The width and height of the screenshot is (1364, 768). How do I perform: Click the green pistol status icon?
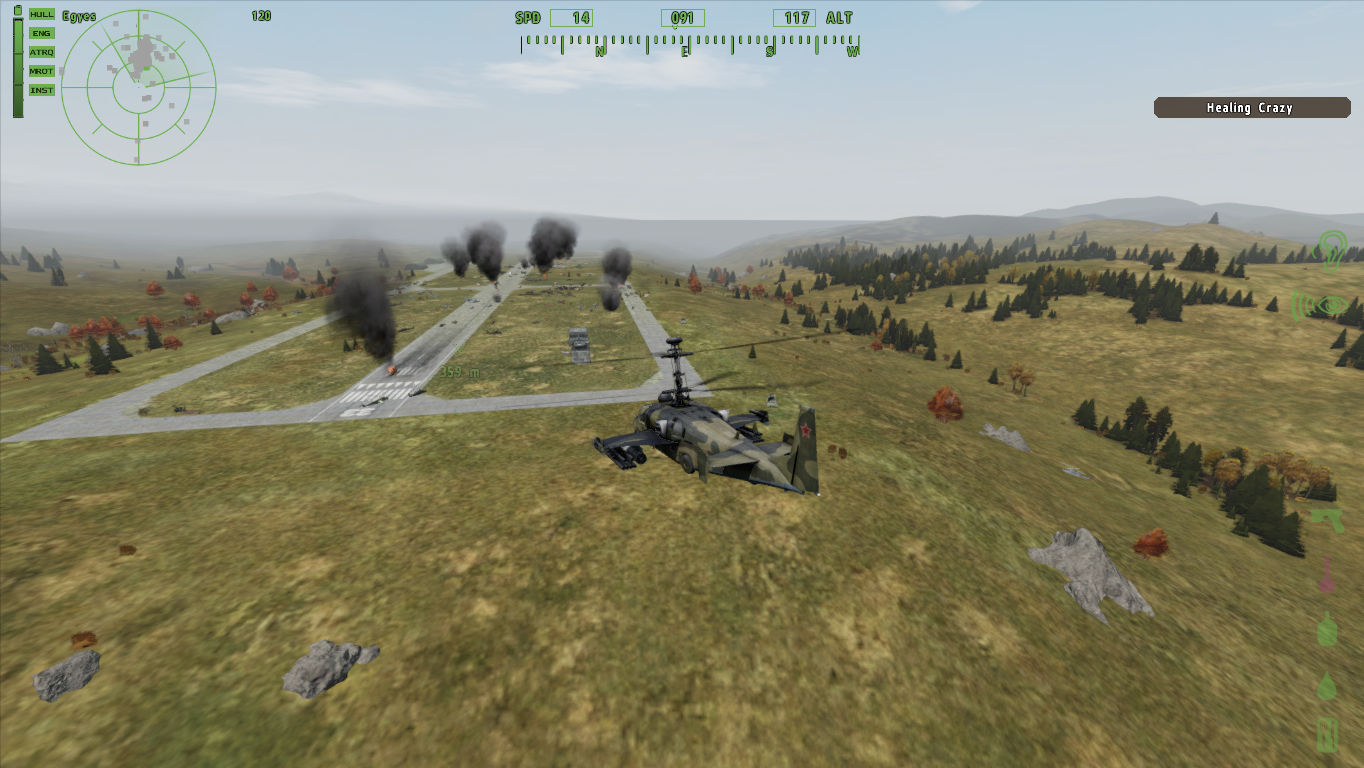click(x=1327, y=520)
